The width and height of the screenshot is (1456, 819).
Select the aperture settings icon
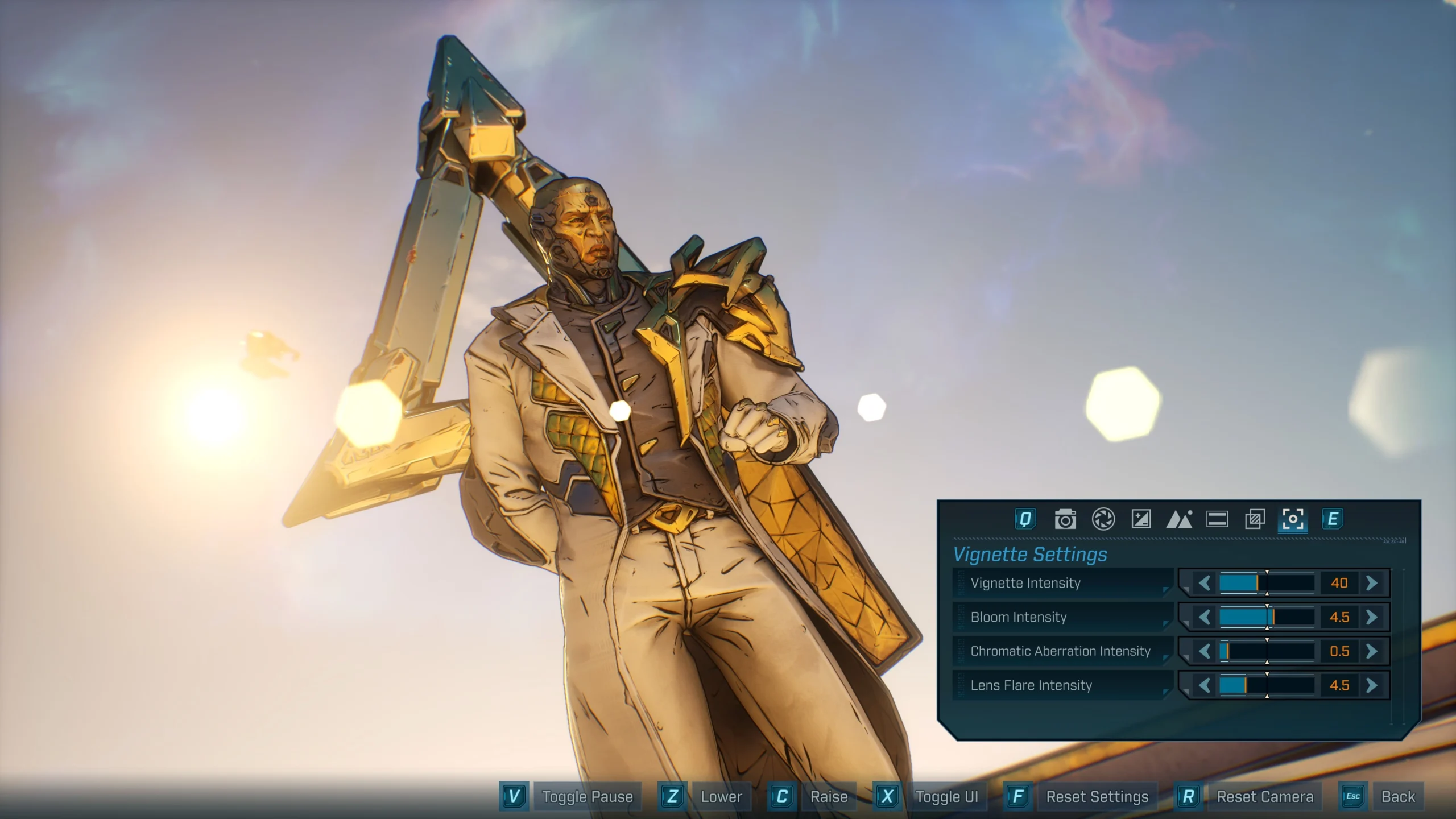[1103, 519]
